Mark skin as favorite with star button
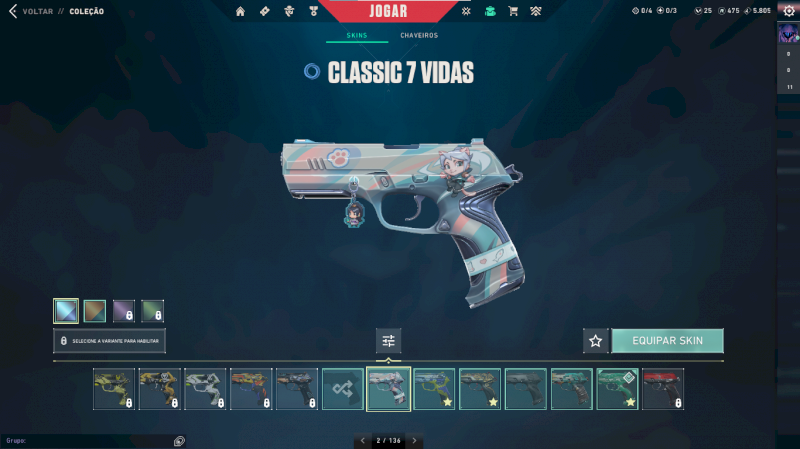Viewport: 800px width, 449px height. (x=596, y=341)
